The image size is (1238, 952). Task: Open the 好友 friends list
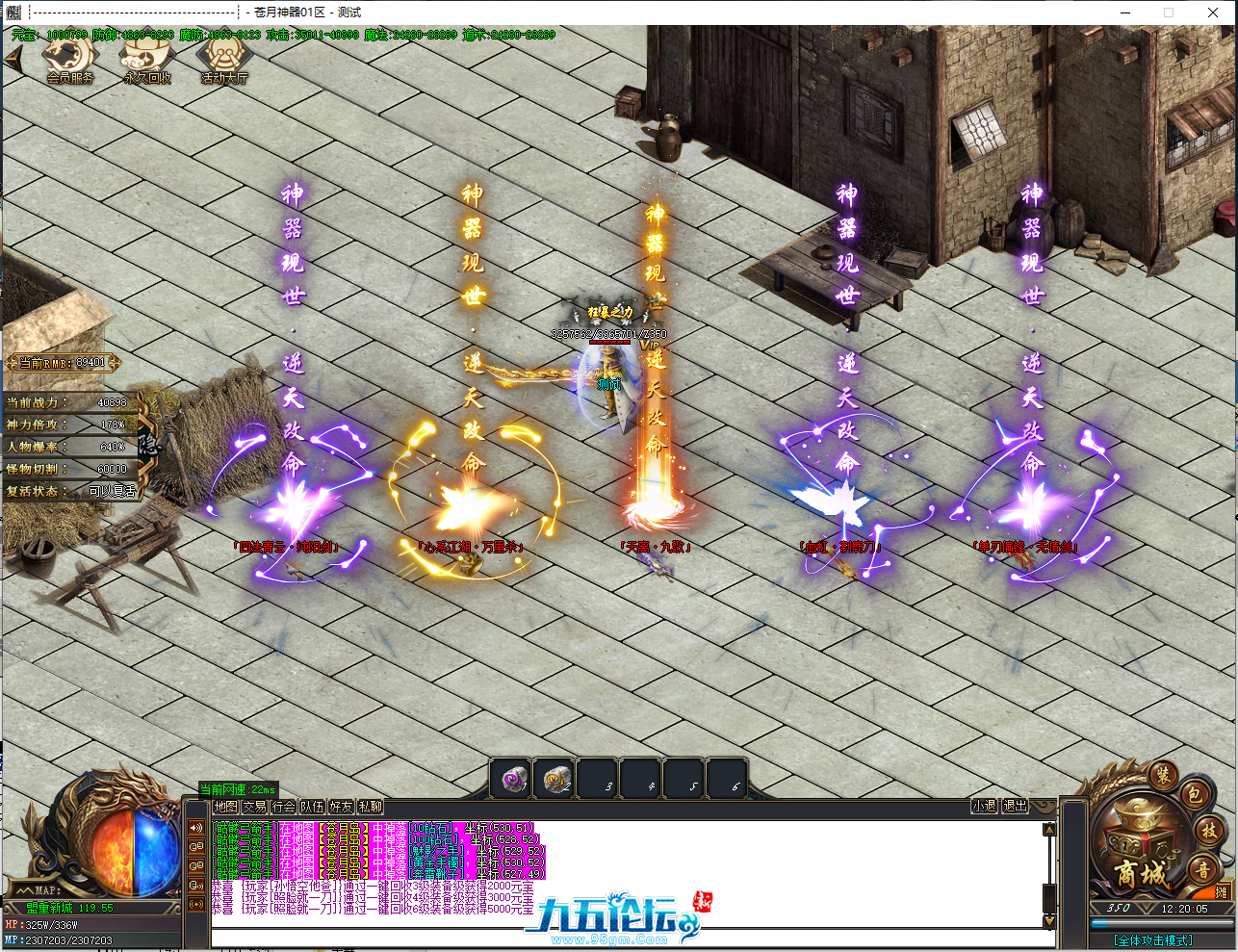[341, 807]
